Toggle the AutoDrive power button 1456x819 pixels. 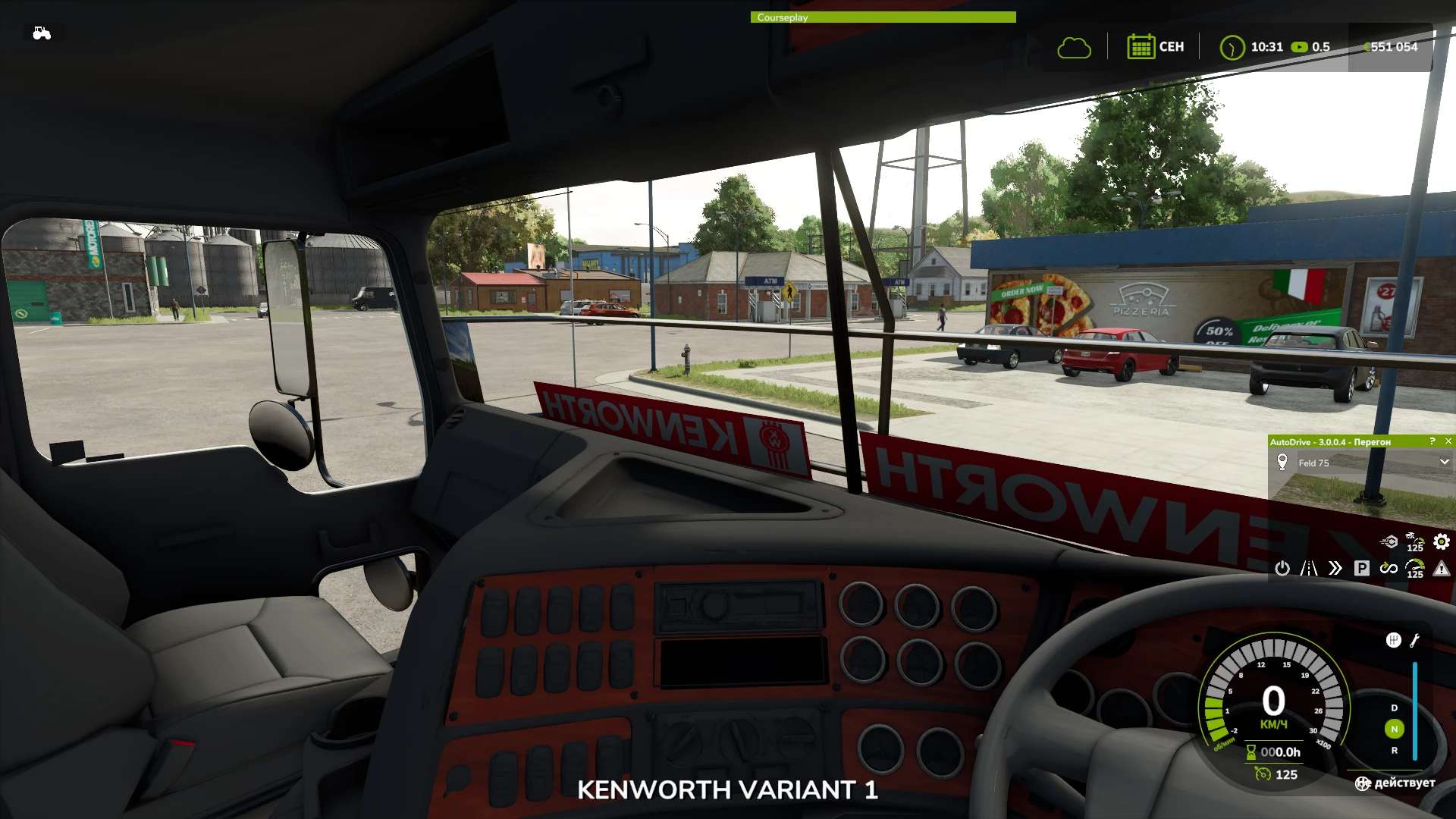[1282, 568]
